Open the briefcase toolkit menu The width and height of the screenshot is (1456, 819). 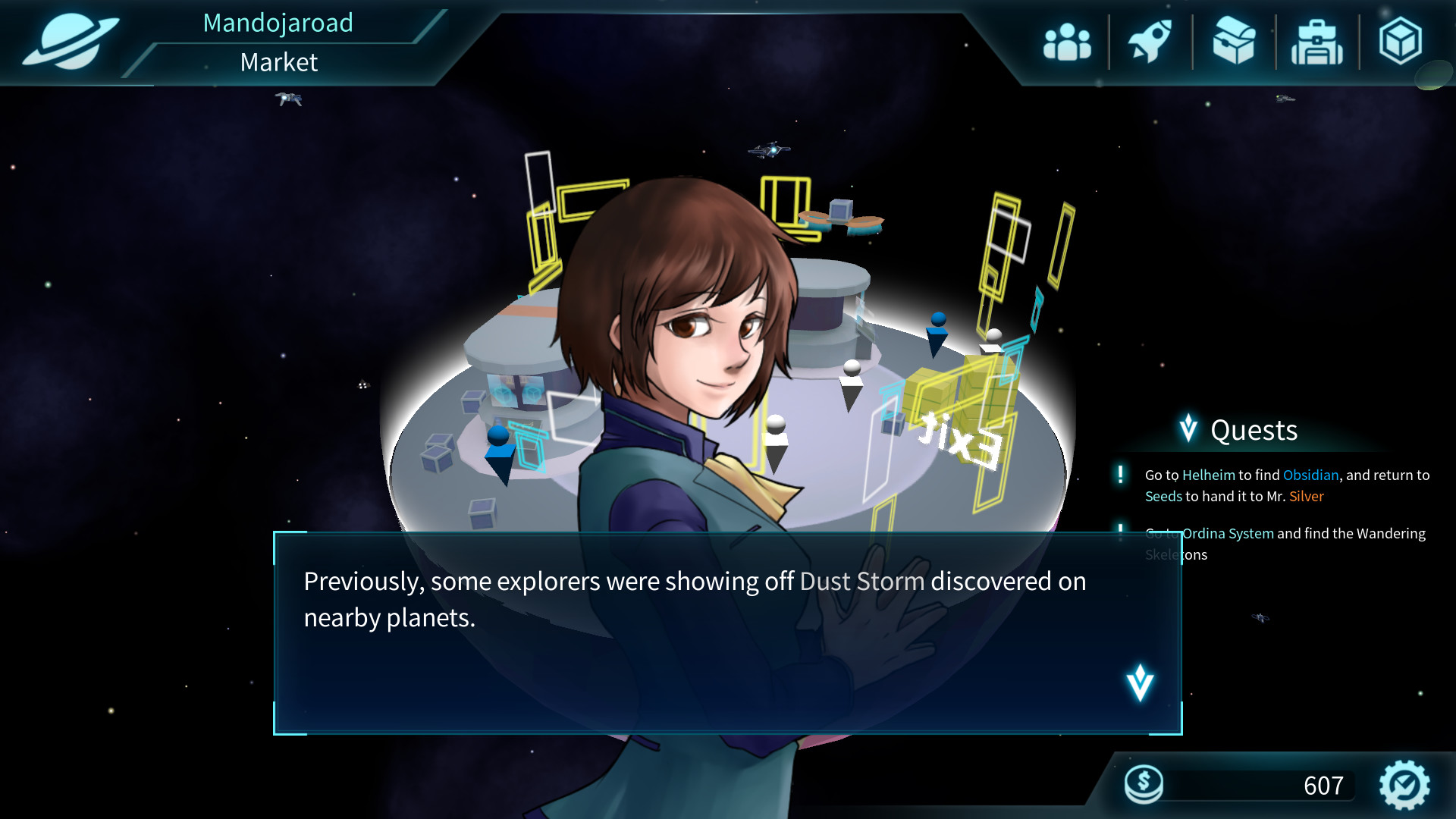pos(1317,43)
